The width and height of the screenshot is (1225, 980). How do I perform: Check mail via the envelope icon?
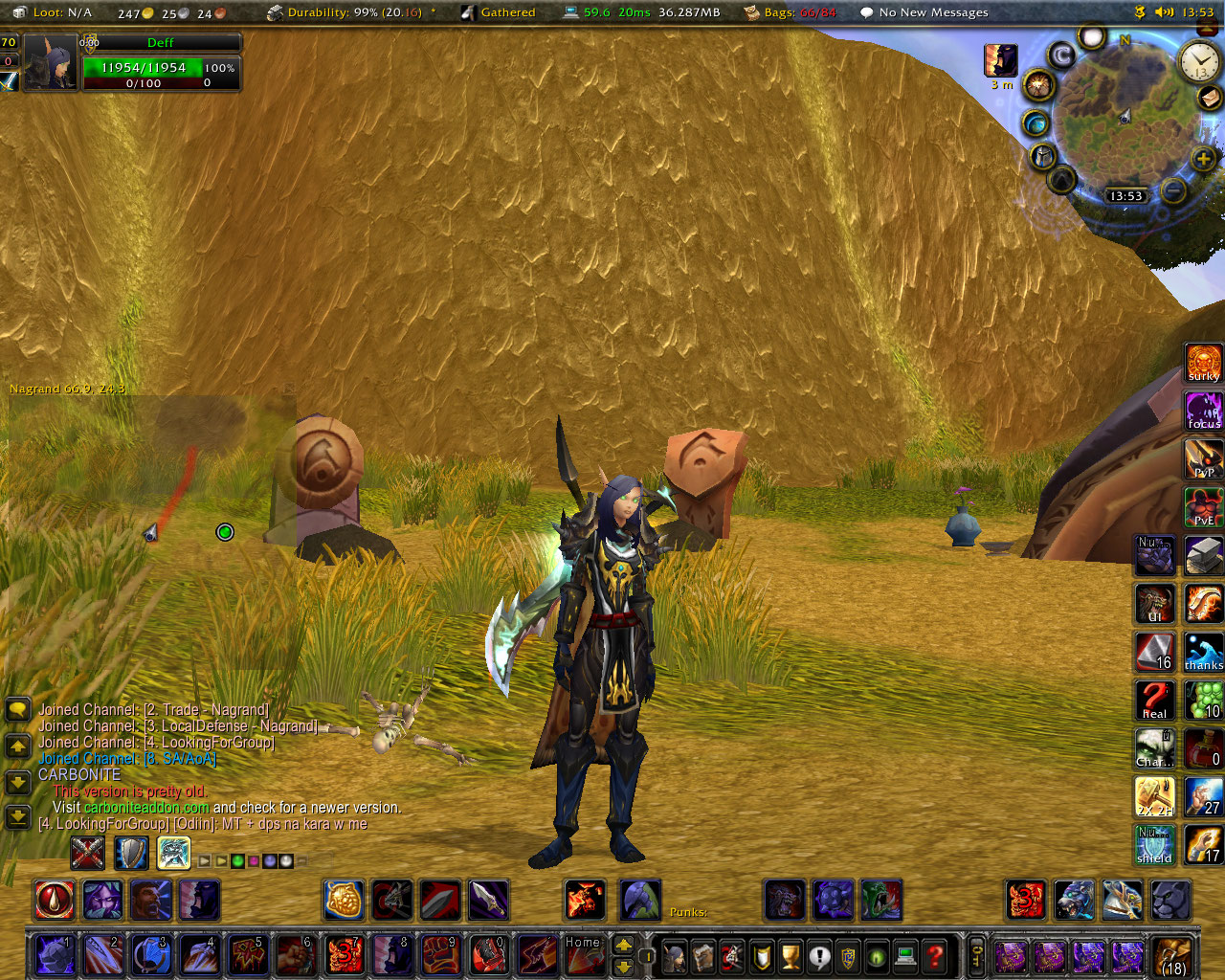point(1210,97)
